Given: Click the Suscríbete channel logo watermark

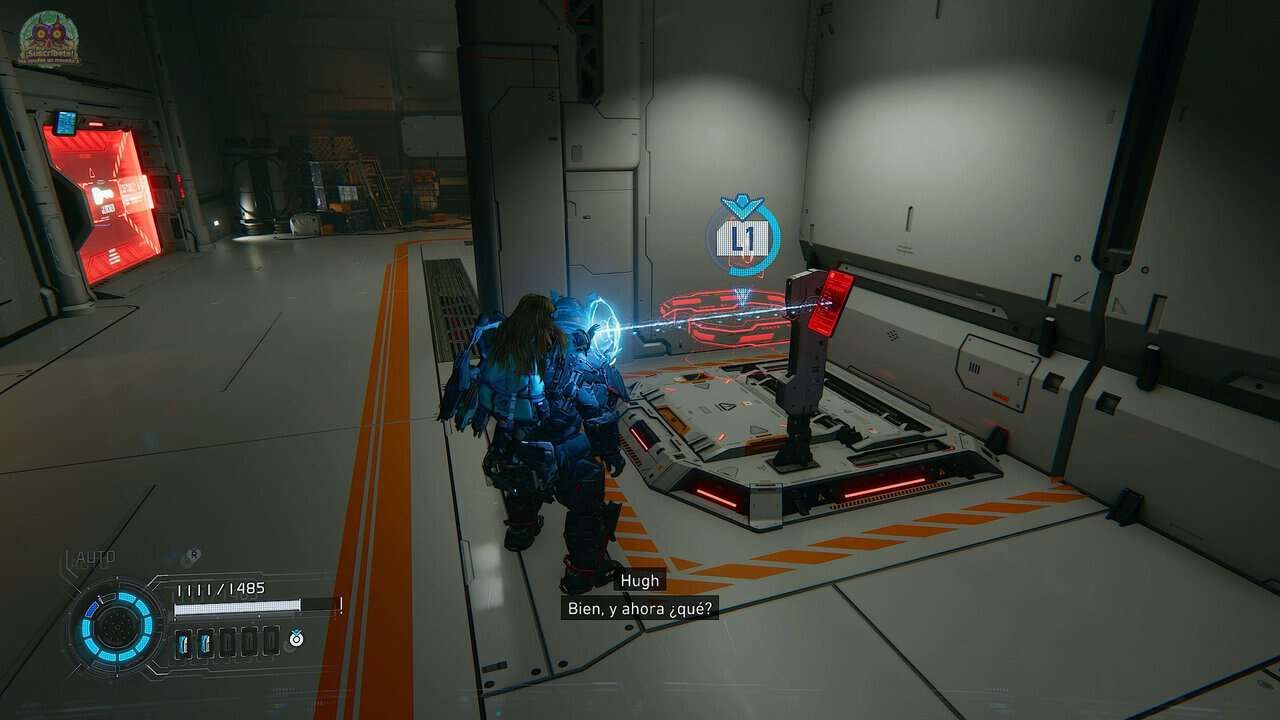Looking at the screenshot, I should pos(48,38).
